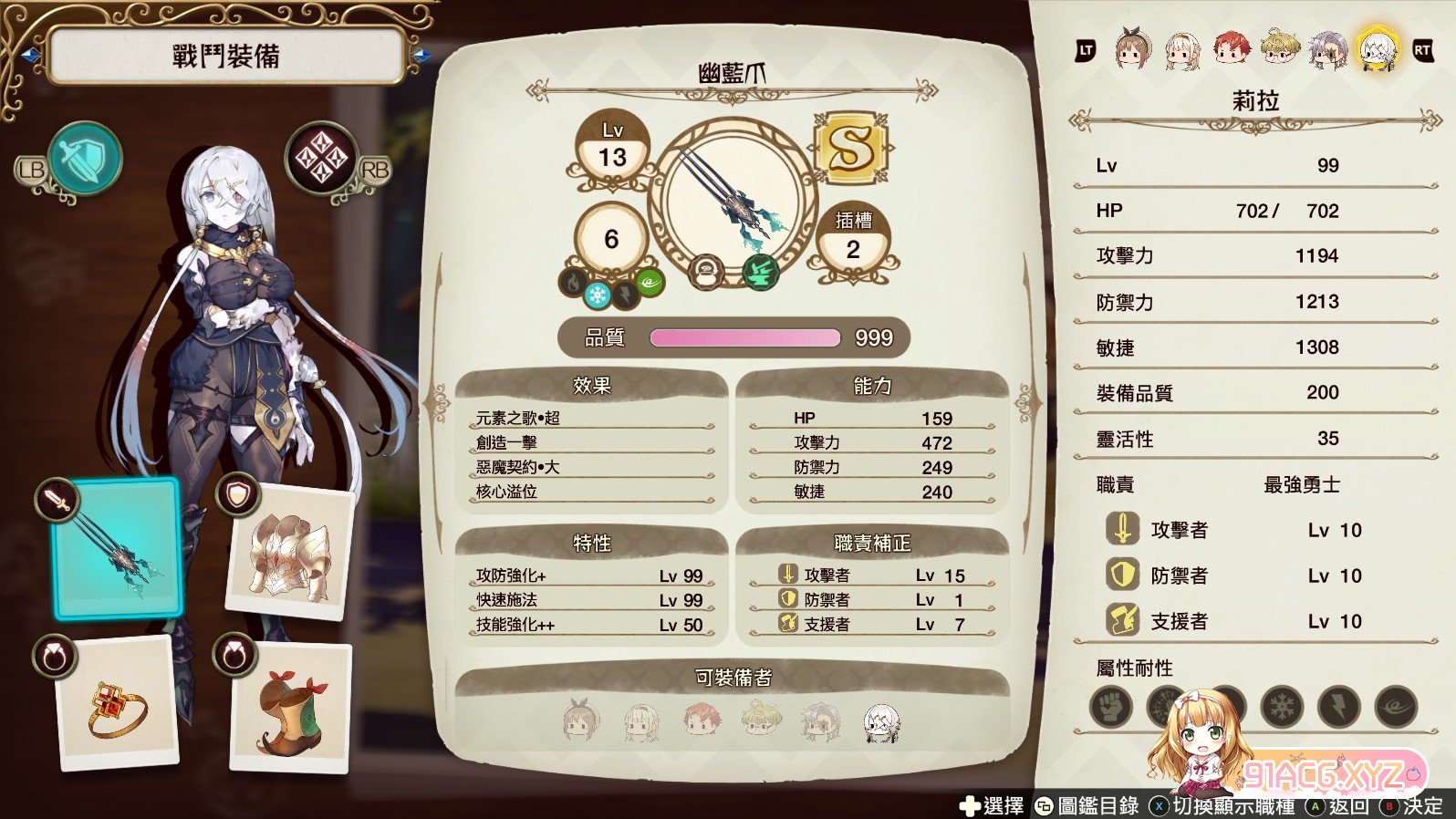
Task: Select the equipped 幽藍爪 weapon slot
Action: click(118, 549)
